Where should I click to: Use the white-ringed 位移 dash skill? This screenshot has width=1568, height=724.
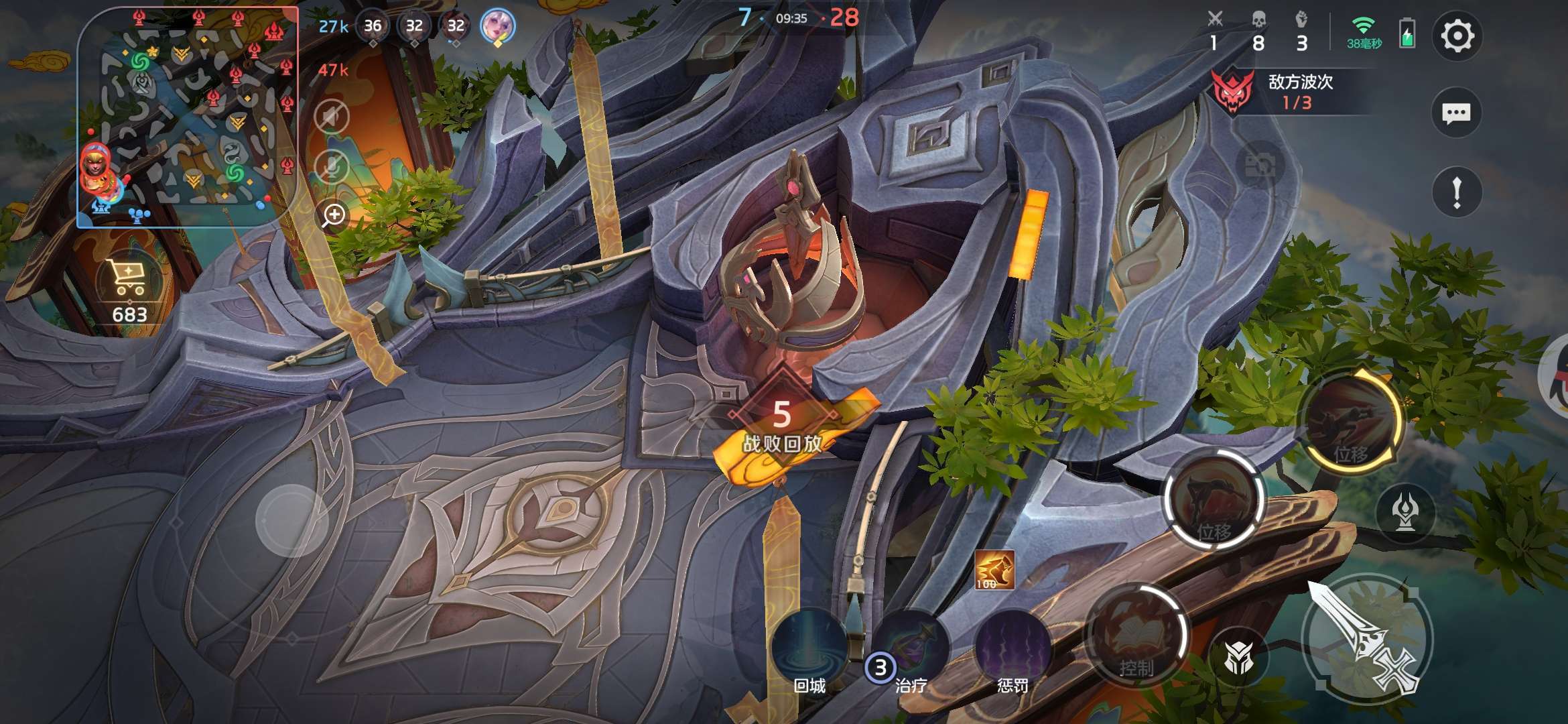click(x=1214, y=499)
